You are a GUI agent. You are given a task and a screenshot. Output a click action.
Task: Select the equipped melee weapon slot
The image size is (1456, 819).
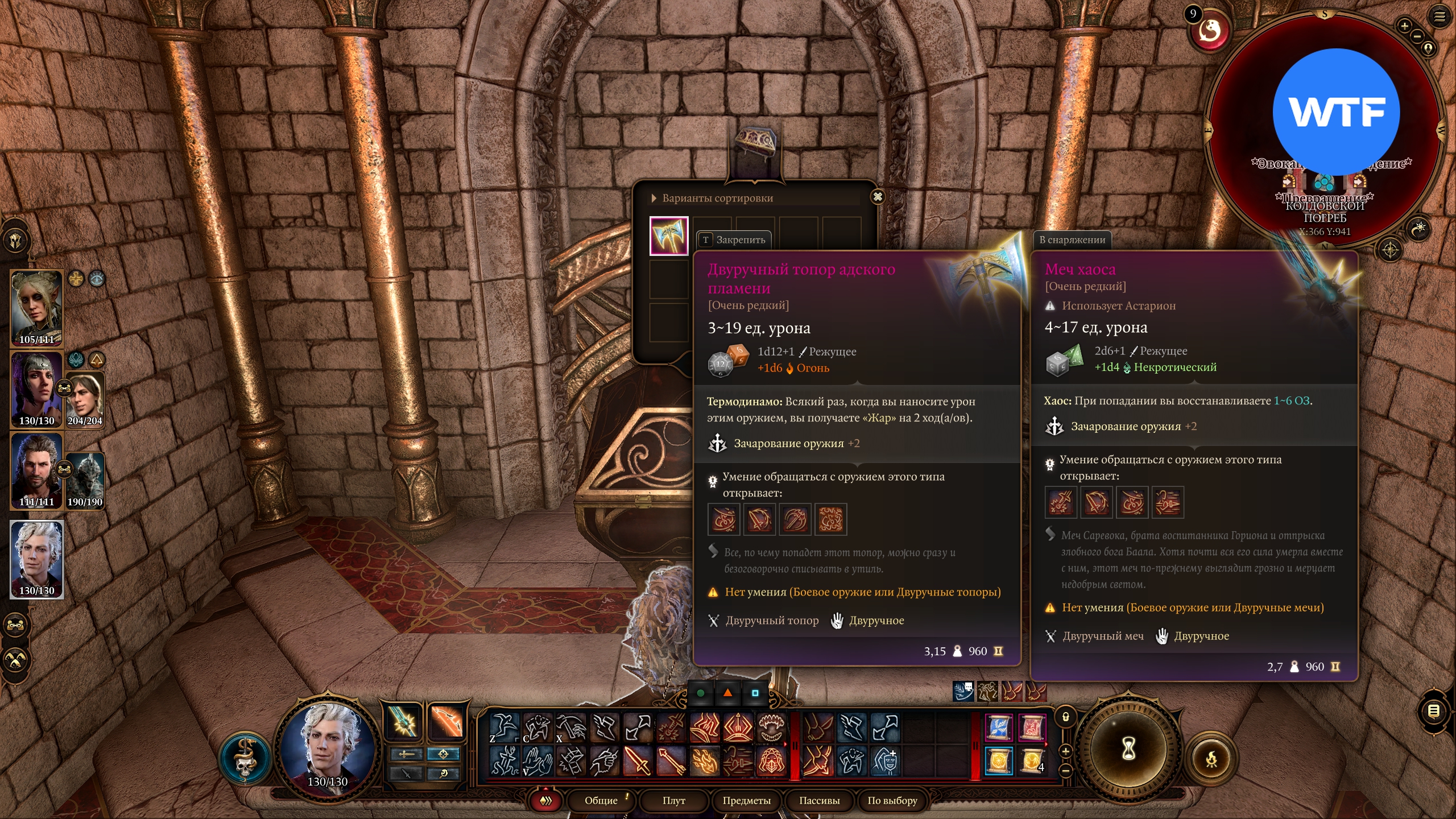[404, 722]
